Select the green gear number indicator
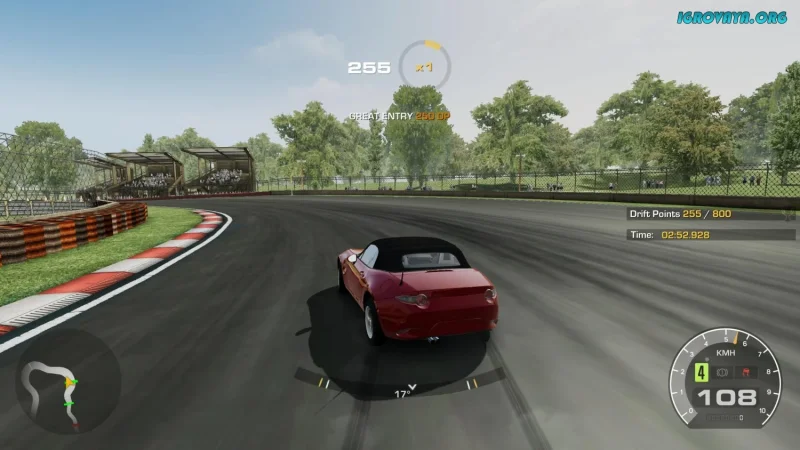Screen dimensions: 800x450 701,372
